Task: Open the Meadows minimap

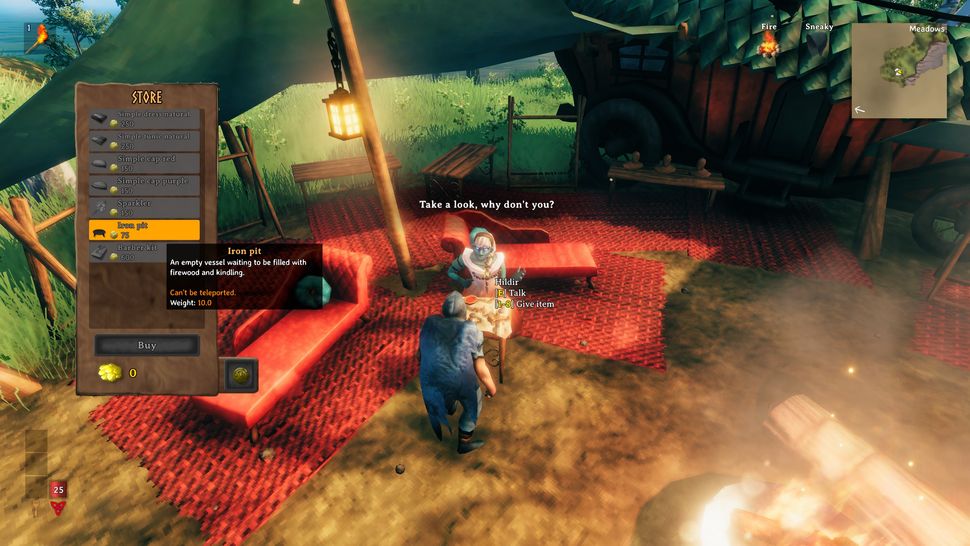Action: (x=899, y=71)
